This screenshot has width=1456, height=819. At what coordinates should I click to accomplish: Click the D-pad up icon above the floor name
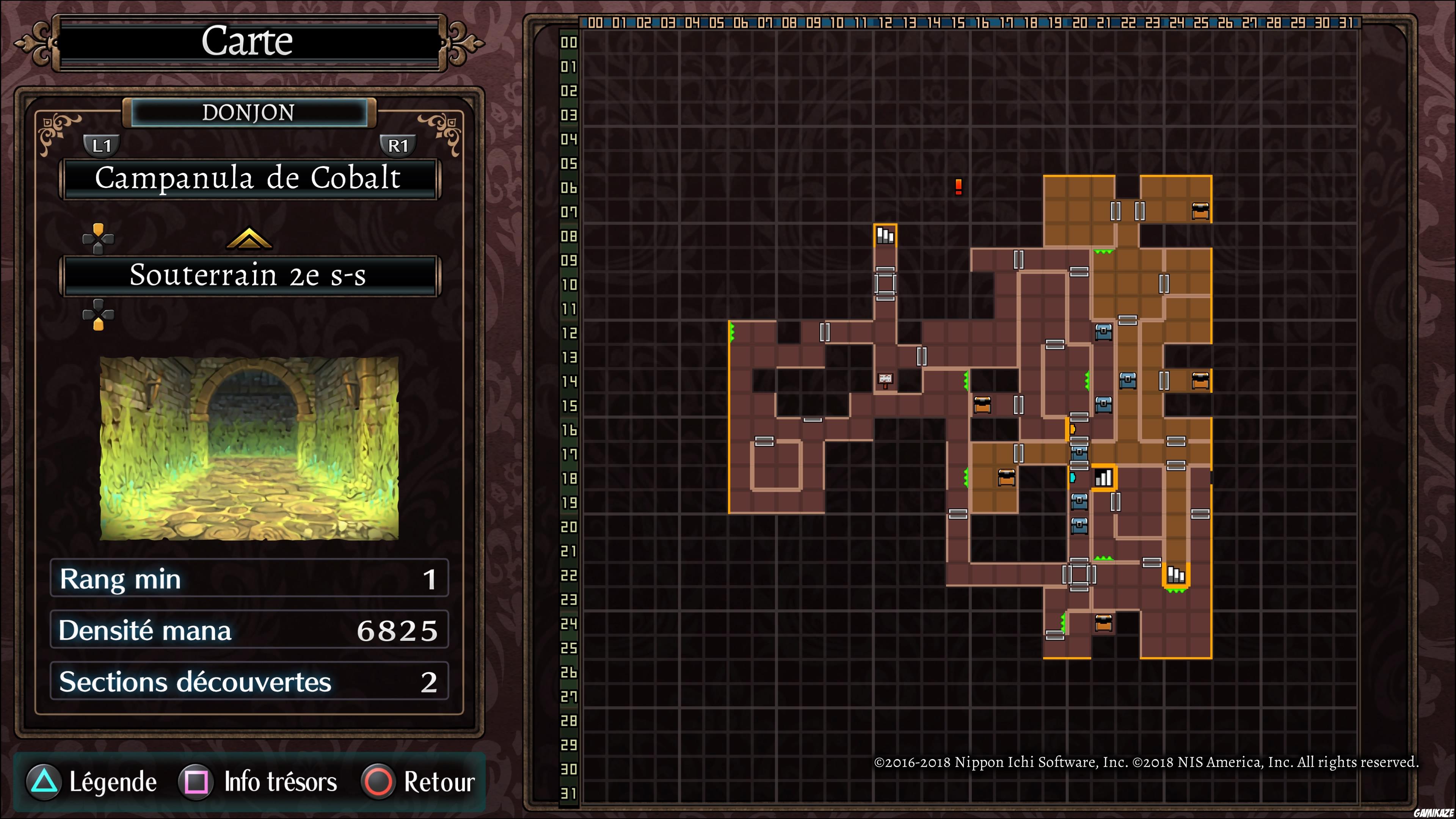(x=99, y=238)
